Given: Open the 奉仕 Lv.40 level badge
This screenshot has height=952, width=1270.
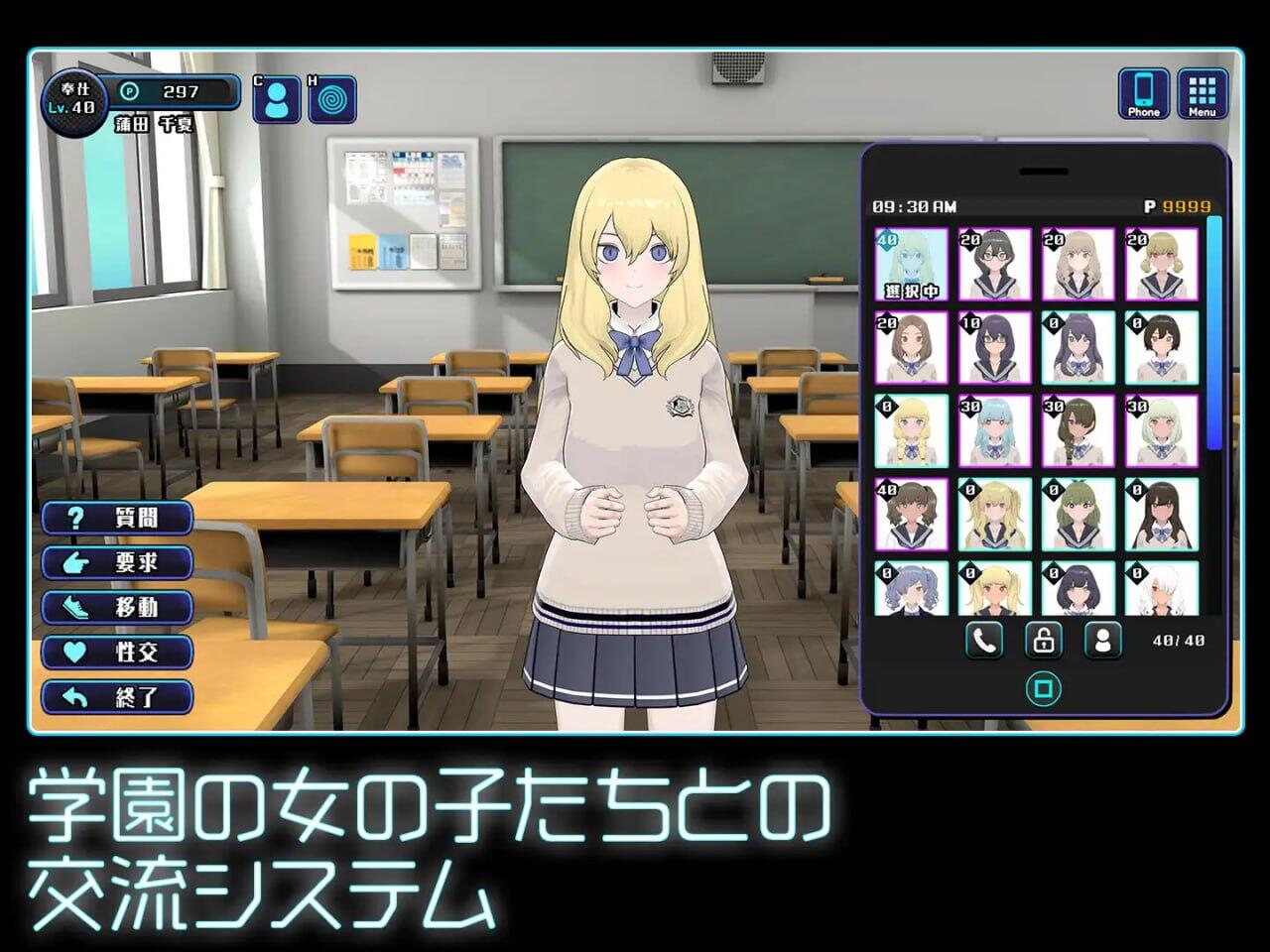Looking at the screenshot, I should (73, 95).
